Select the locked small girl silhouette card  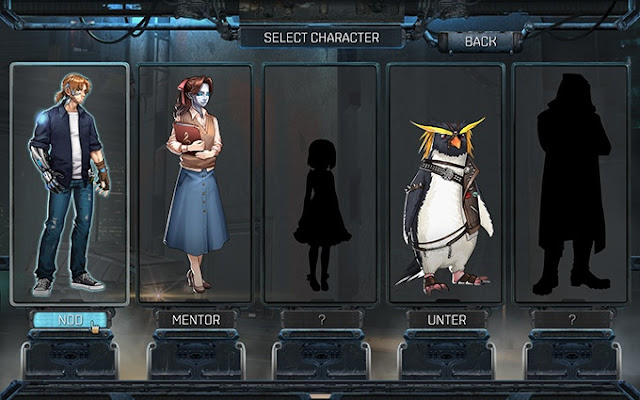click(x=320, y=183)
